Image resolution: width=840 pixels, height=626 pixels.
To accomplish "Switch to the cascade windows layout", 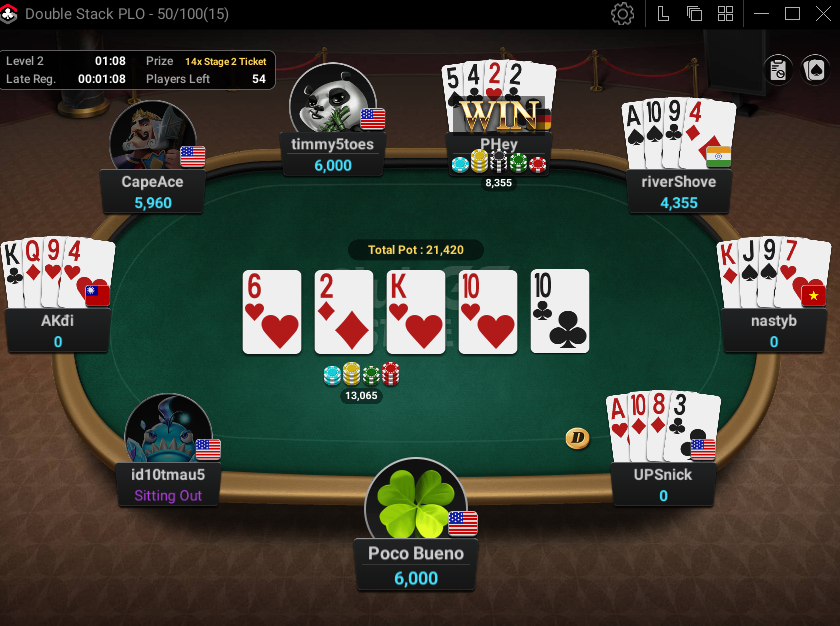I will (694, 14).
